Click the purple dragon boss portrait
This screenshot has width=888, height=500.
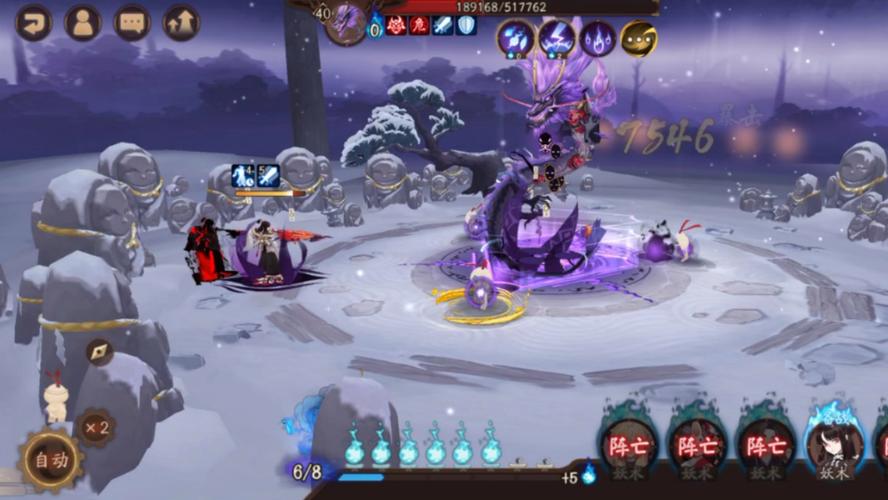[x=346, y=22]
